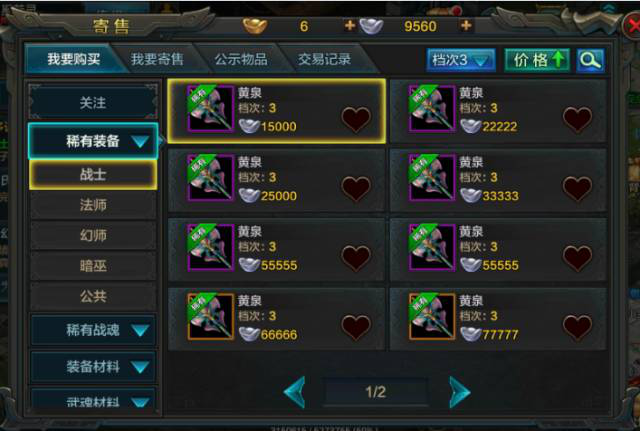Image resolution: width=640 pixels, height=431 pixels.
Task: Select the 暗巫 class filter
Action: [x=93, y=266]
